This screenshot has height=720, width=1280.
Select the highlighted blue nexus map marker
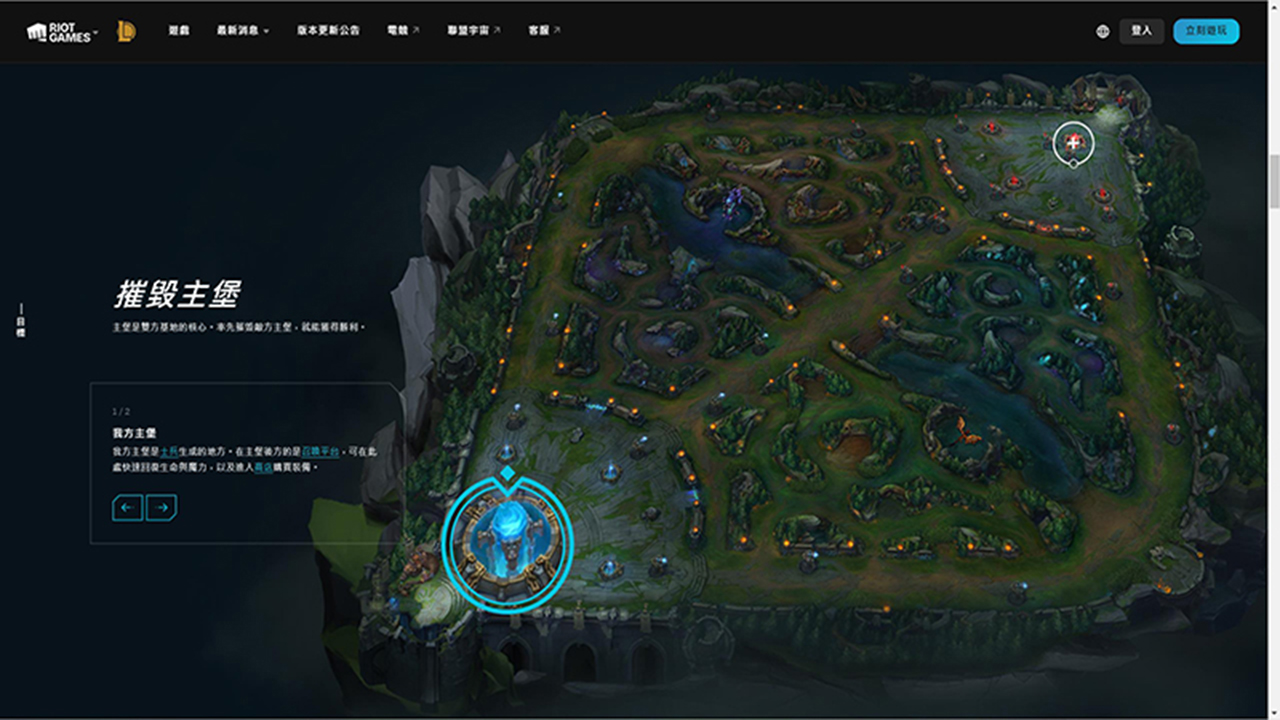[x=507, y=541]
